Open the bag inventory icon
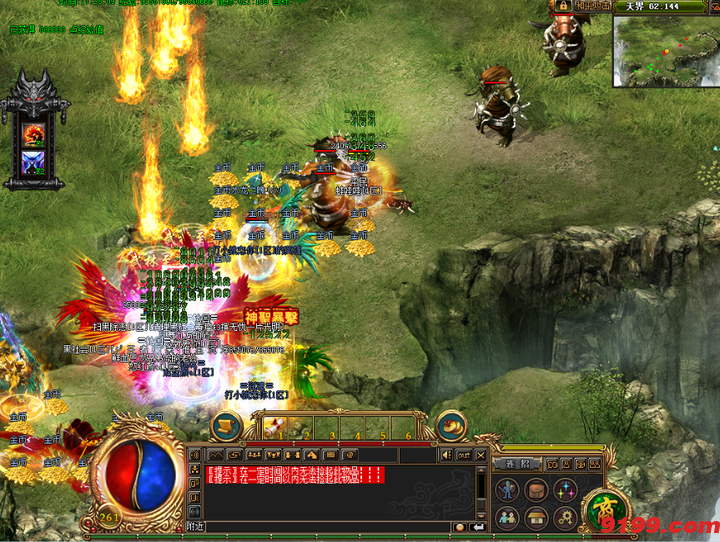Image resolution: width=720 pixels, height=542 pixels. [537, 490]
